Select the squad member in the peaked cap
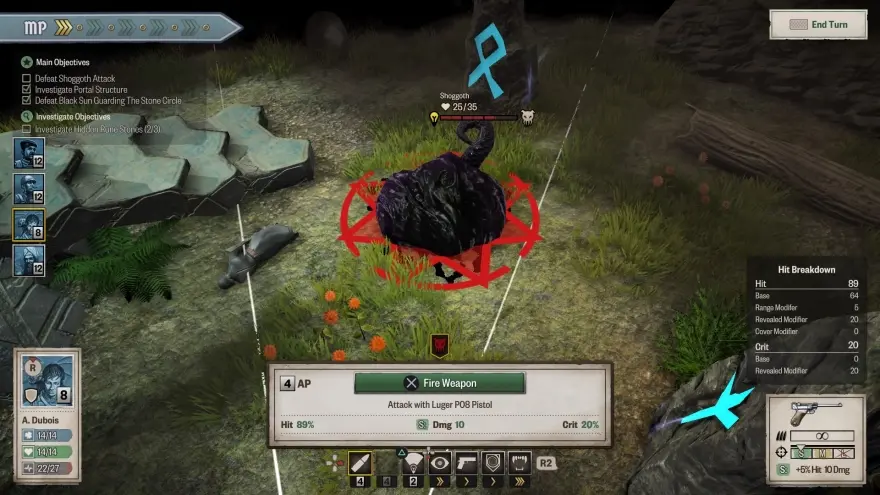This screenshot has width=880, height=495. (x=28, y=155)
